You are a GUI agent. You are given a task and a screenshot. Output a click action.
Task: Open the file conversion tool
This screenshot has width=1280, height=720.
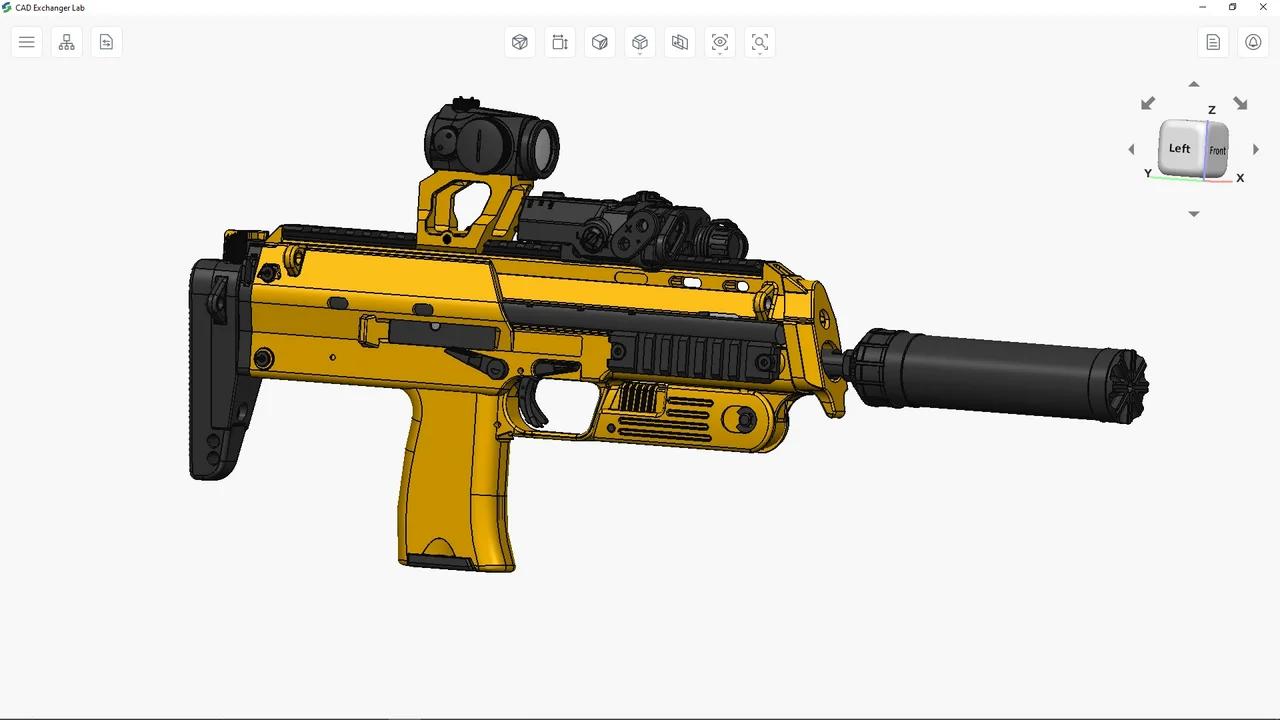(106, 42)
